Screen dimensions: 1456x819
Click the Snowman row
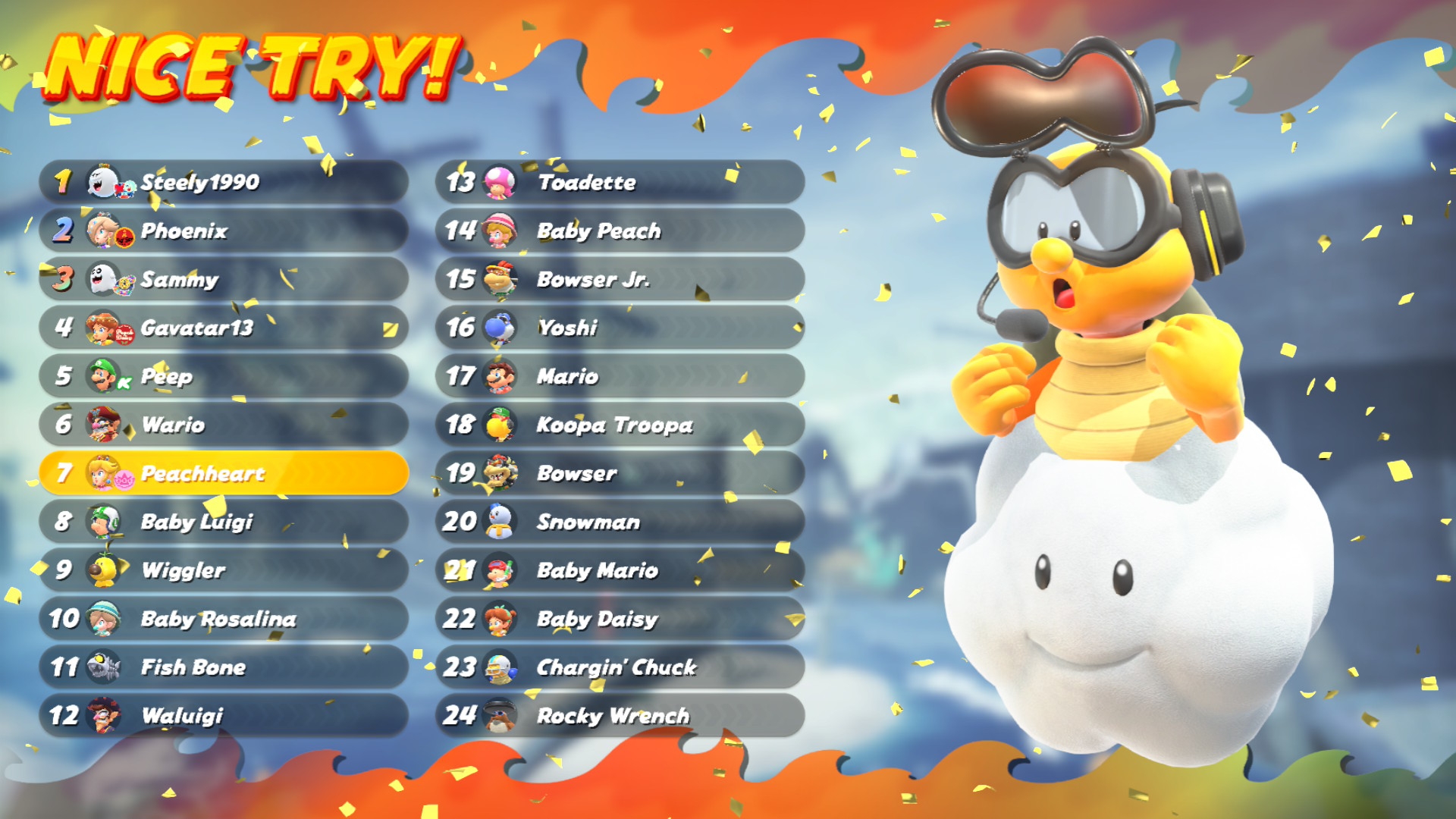620,522
